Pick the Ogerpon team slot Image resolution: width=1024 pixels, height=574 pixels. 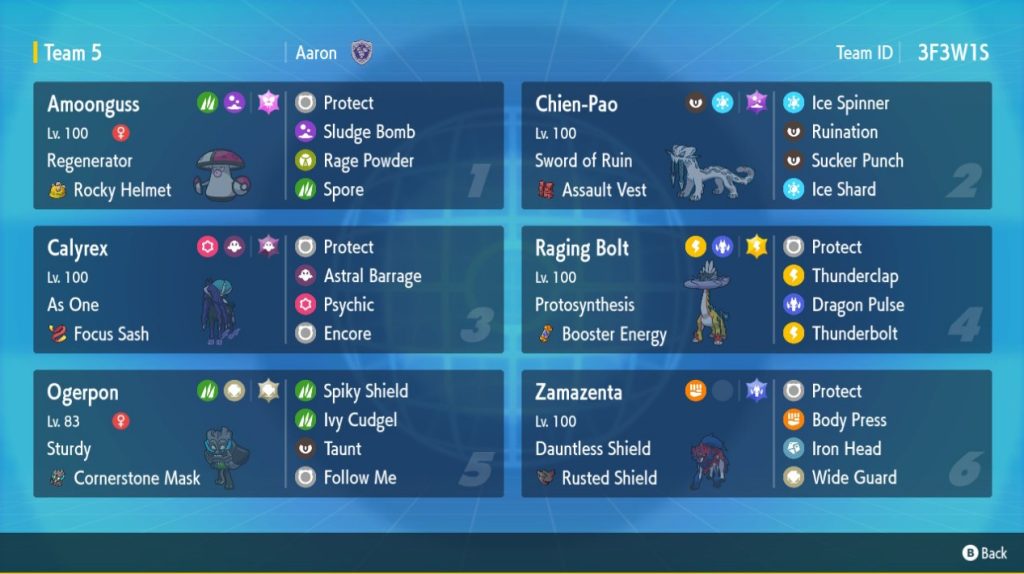pos(268,434)
